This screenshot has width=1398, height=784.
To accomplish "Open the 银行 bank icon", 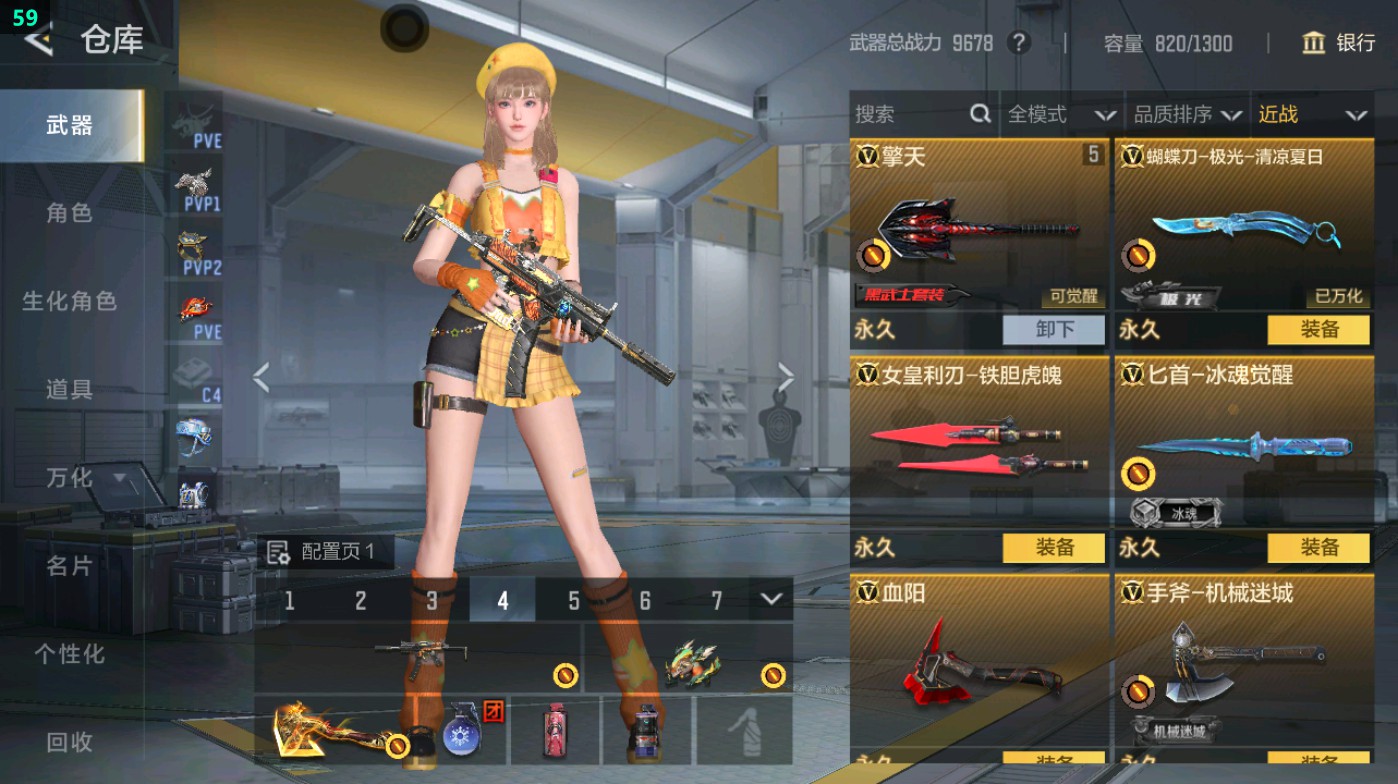I will point(1313,44).
